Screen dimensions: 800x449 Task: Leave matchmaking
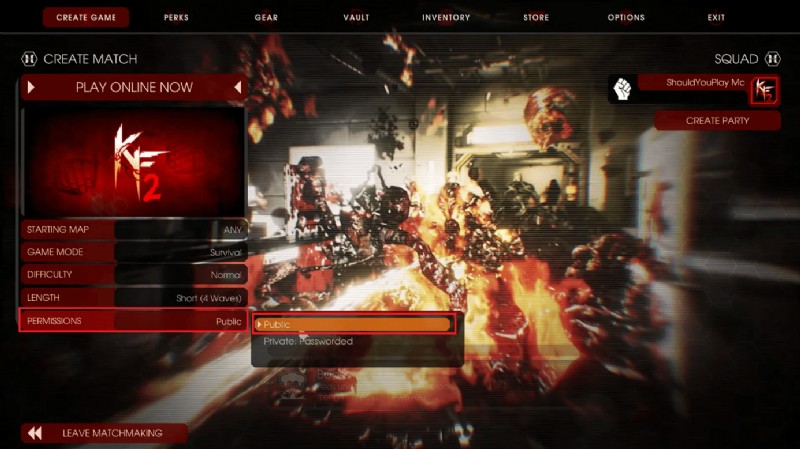pyautogui.click(x=105, y=433)
